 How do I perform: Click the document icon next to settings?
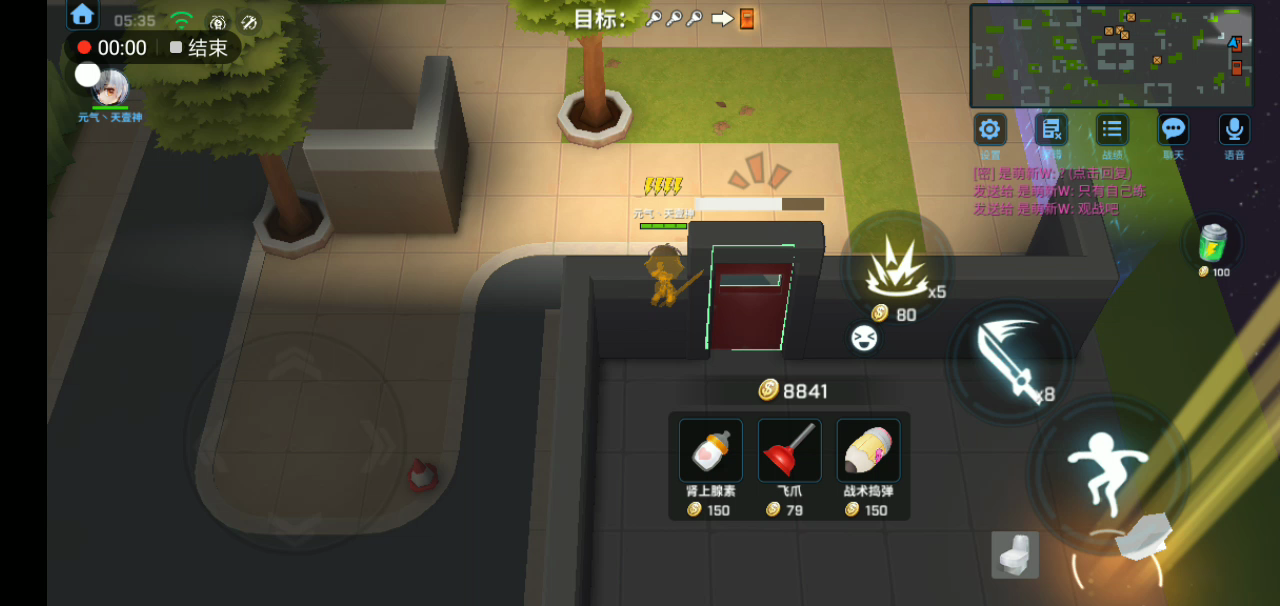click(x=1051, y=130)
